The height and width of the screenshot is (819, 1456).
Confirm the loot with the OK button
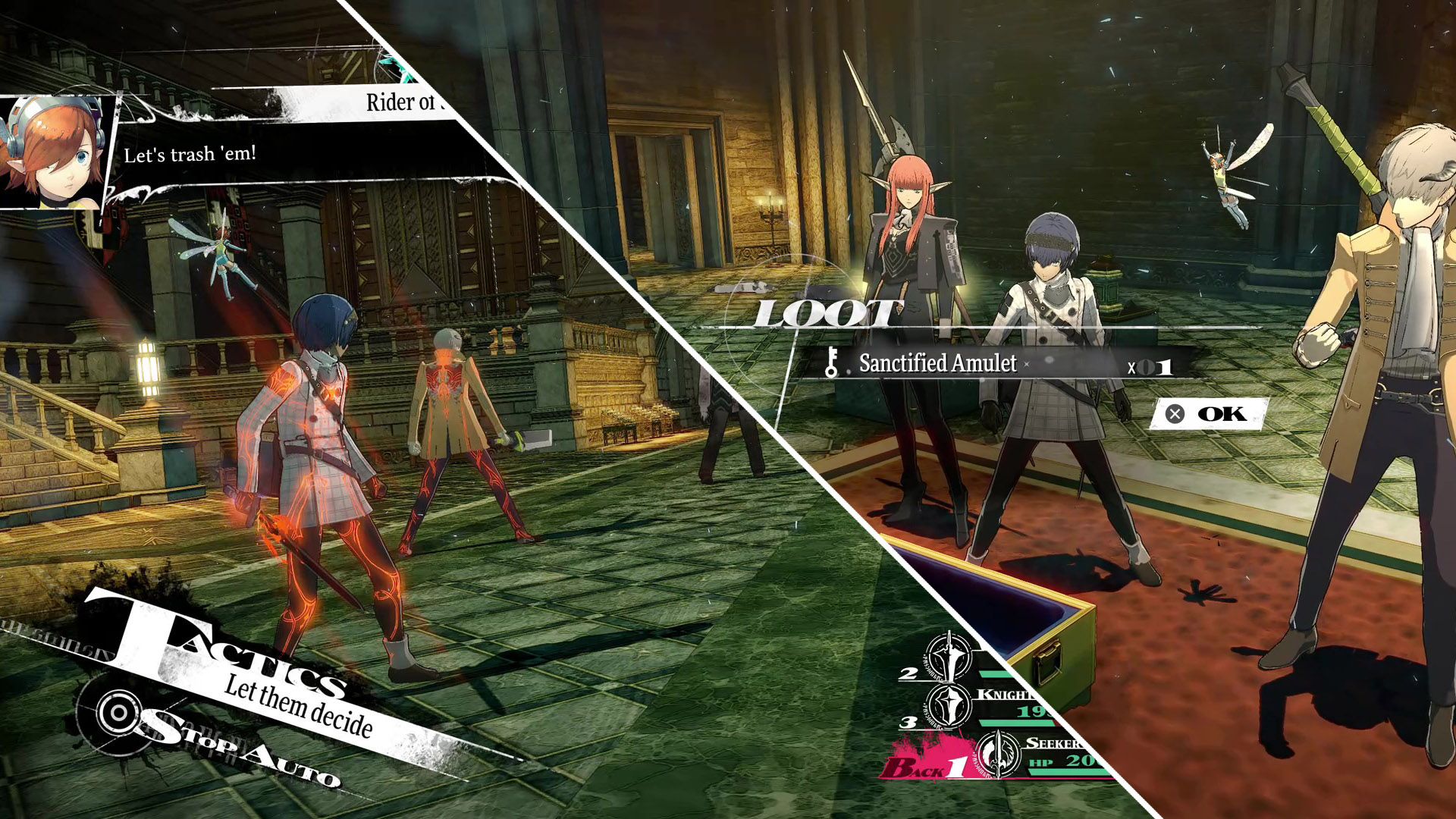[1208, 414]
